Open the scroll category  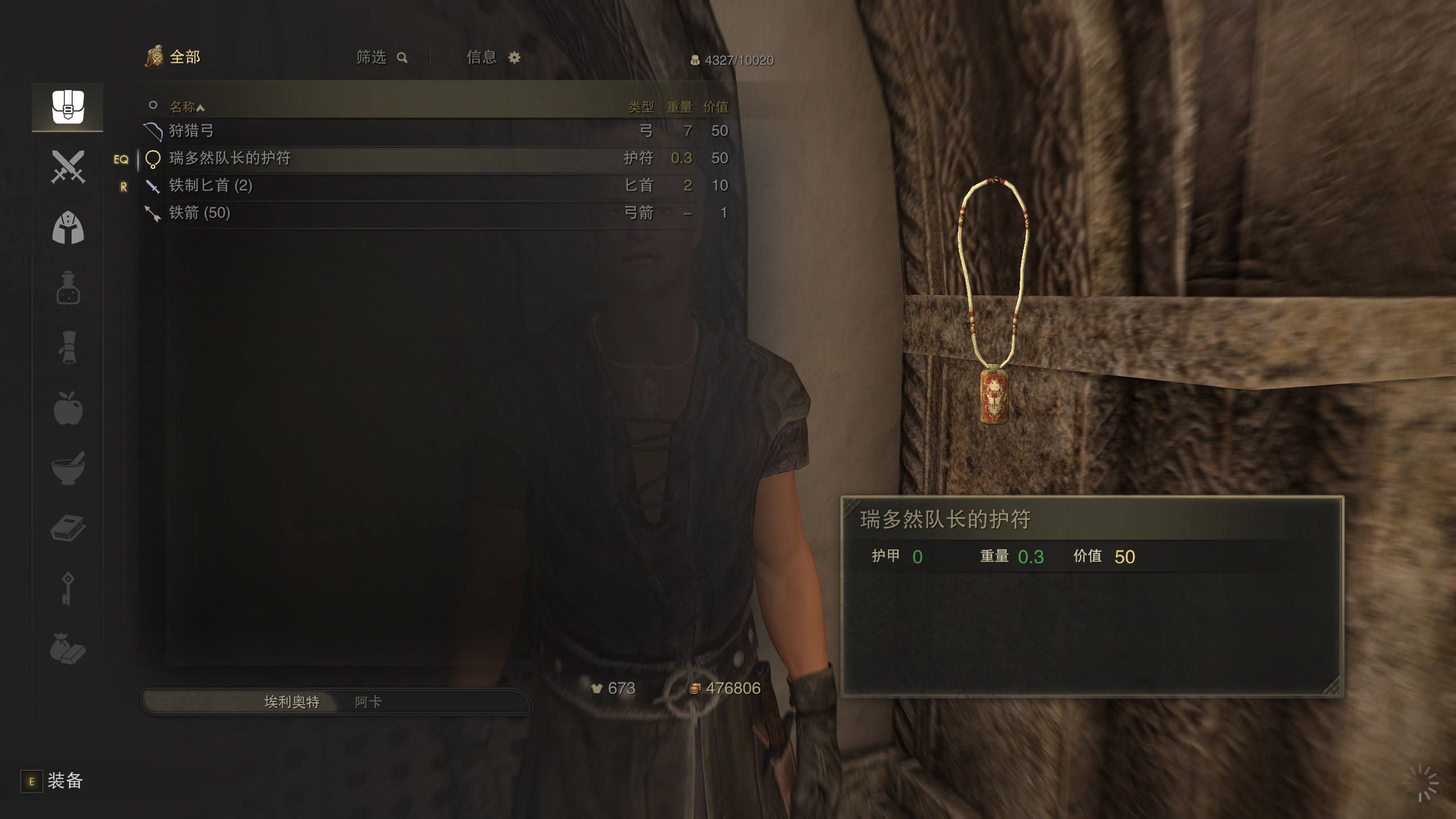point(68,348)
